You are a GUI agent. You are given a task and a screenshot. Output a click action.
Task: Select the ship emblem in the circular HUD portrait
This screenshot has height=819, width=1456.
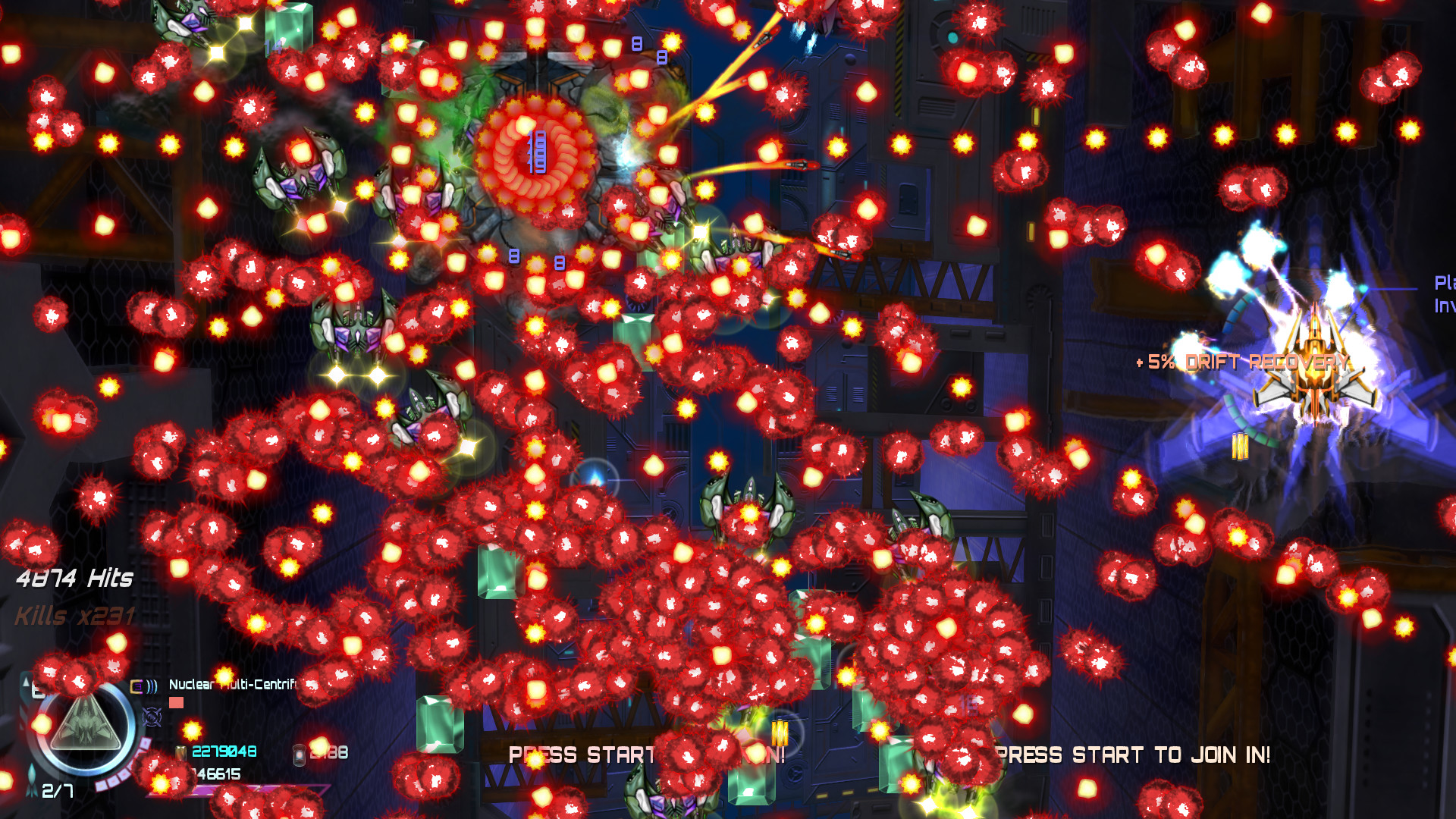click(x=85, y=723)
